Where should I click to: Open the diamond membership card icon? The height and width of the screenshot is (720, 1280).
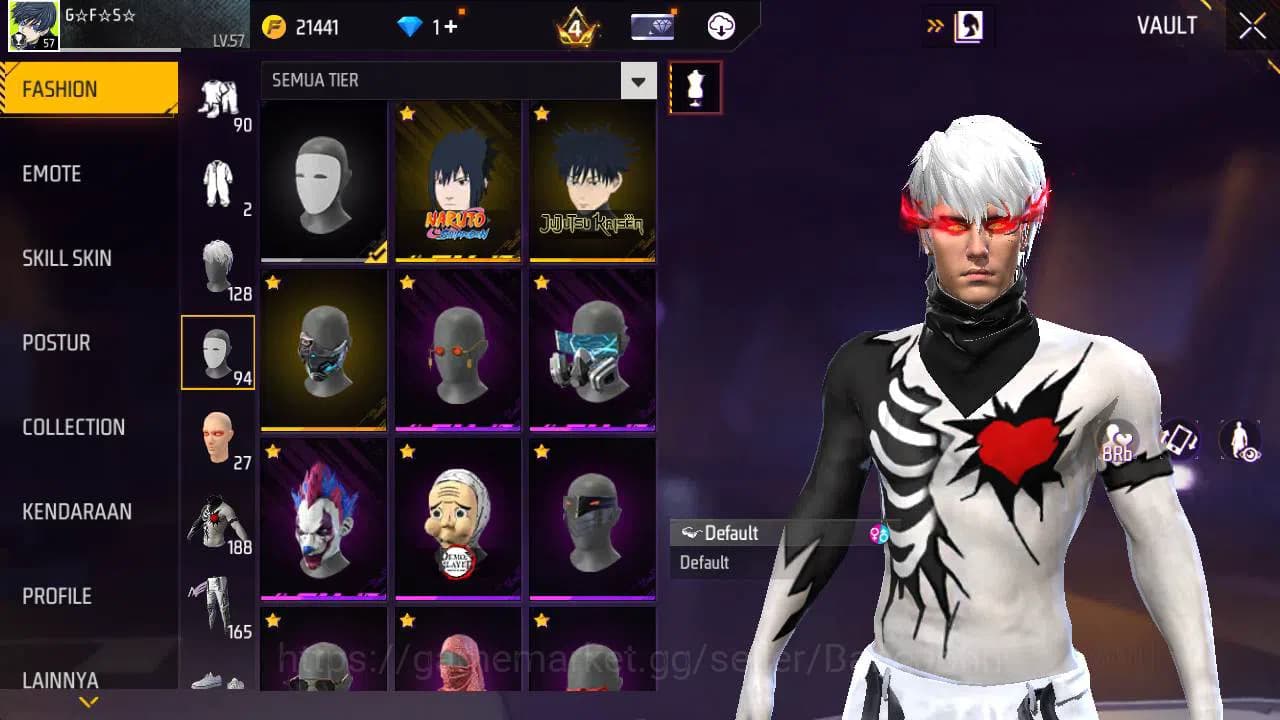tap(650, 25)
